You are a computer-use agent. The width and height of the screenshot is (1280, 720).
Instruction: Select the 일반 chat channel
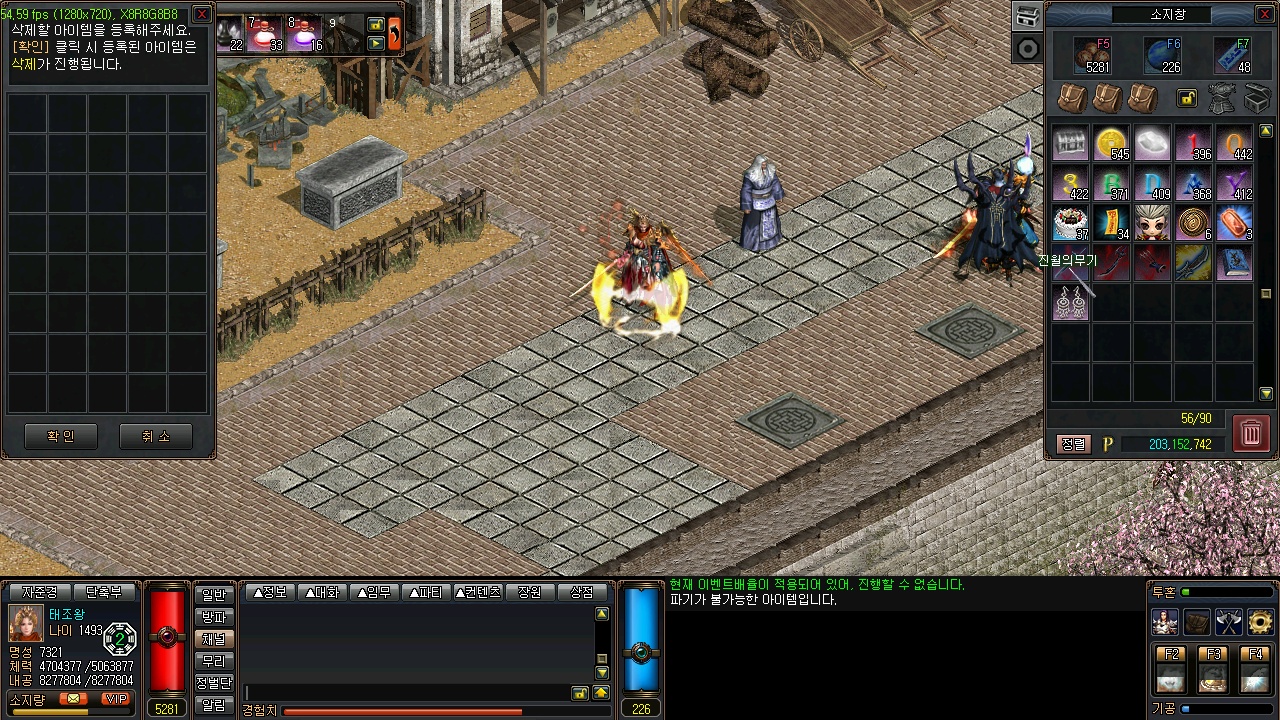coord(214,595)
